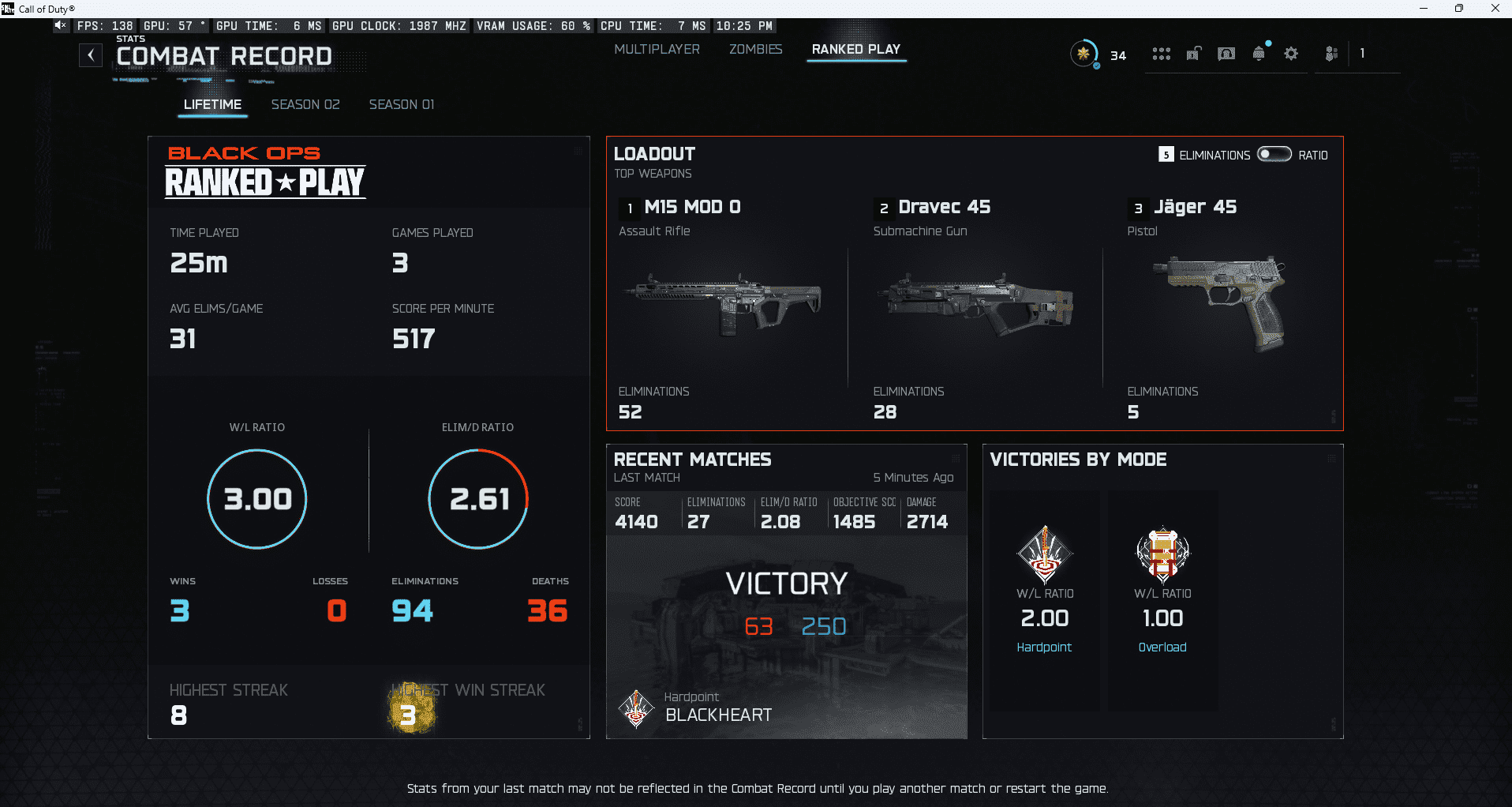Click the app grid icon next to profile
Image resolution: width=1512 pixels, height=807 pixels.
pos(1161,53)
